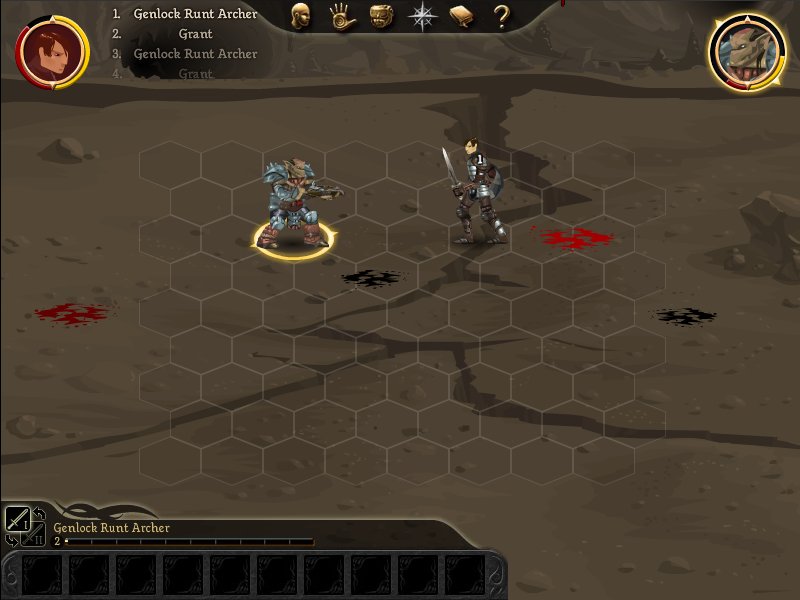Click the Genlock enemy portrait

(746, 51)
